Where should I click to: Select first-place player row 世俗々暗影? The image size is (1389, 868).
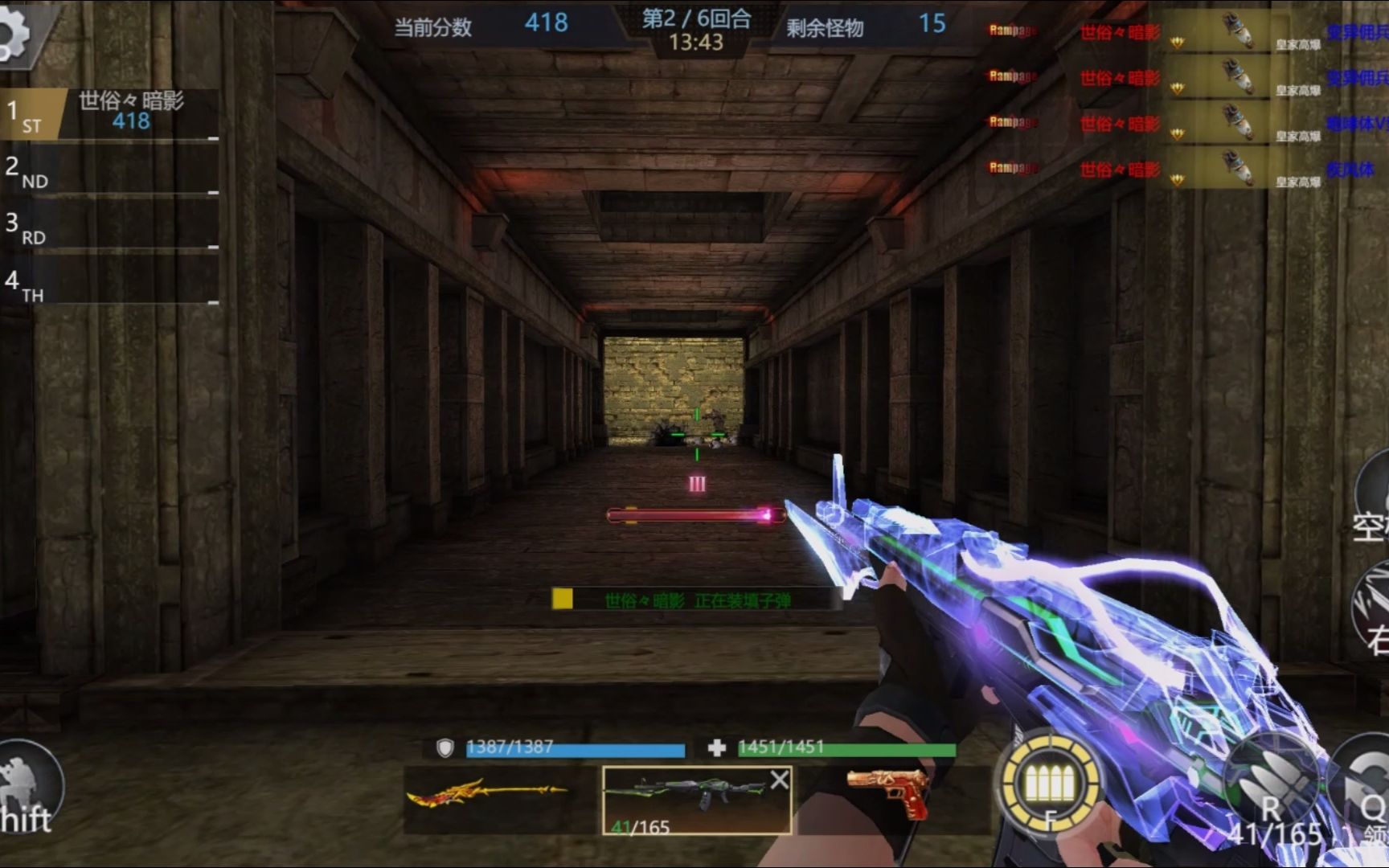pyautogui.click(x=113, y=114)
